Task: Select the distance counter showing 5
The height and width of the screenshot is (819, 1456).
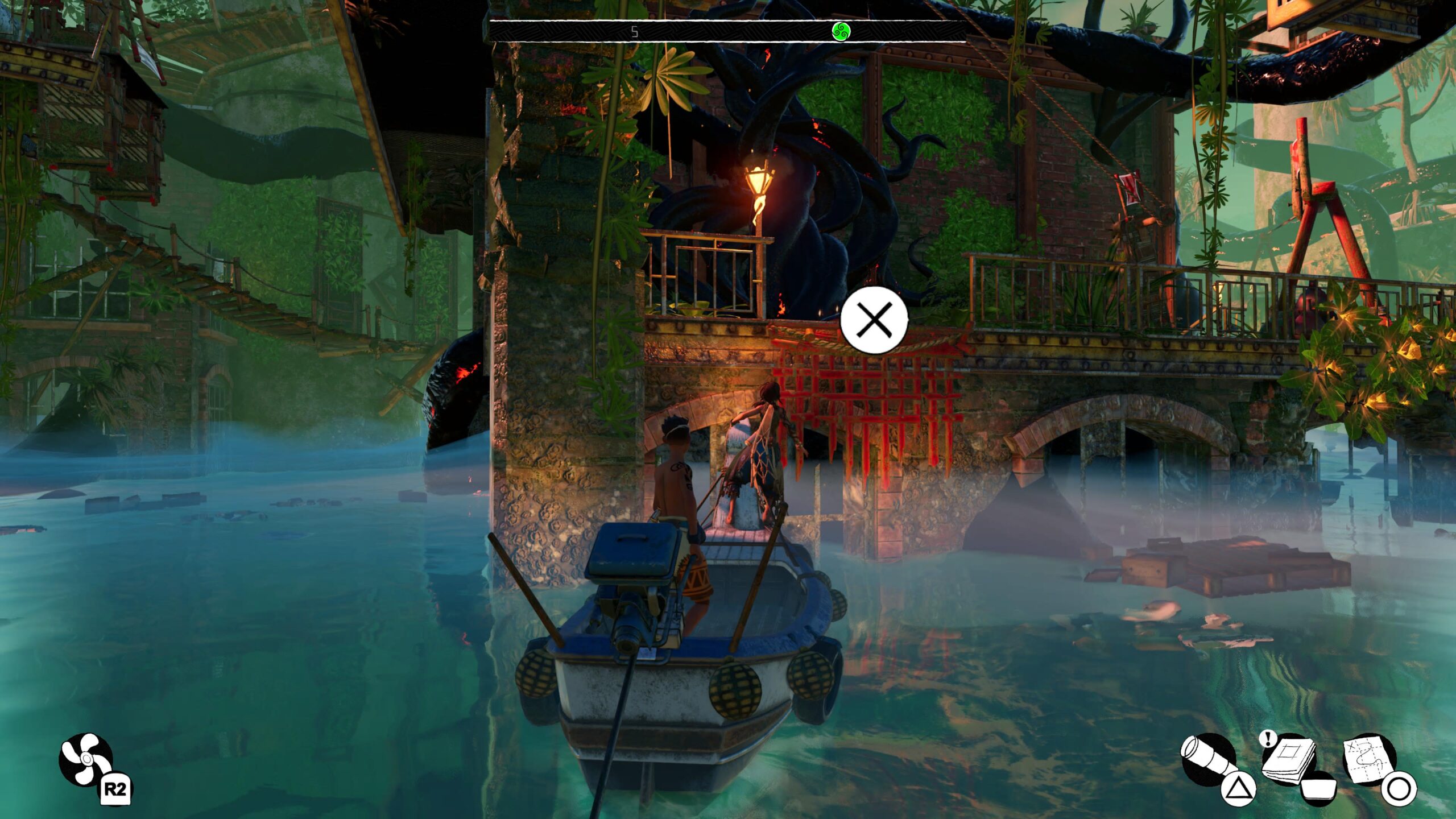Action: pos(636,32)
